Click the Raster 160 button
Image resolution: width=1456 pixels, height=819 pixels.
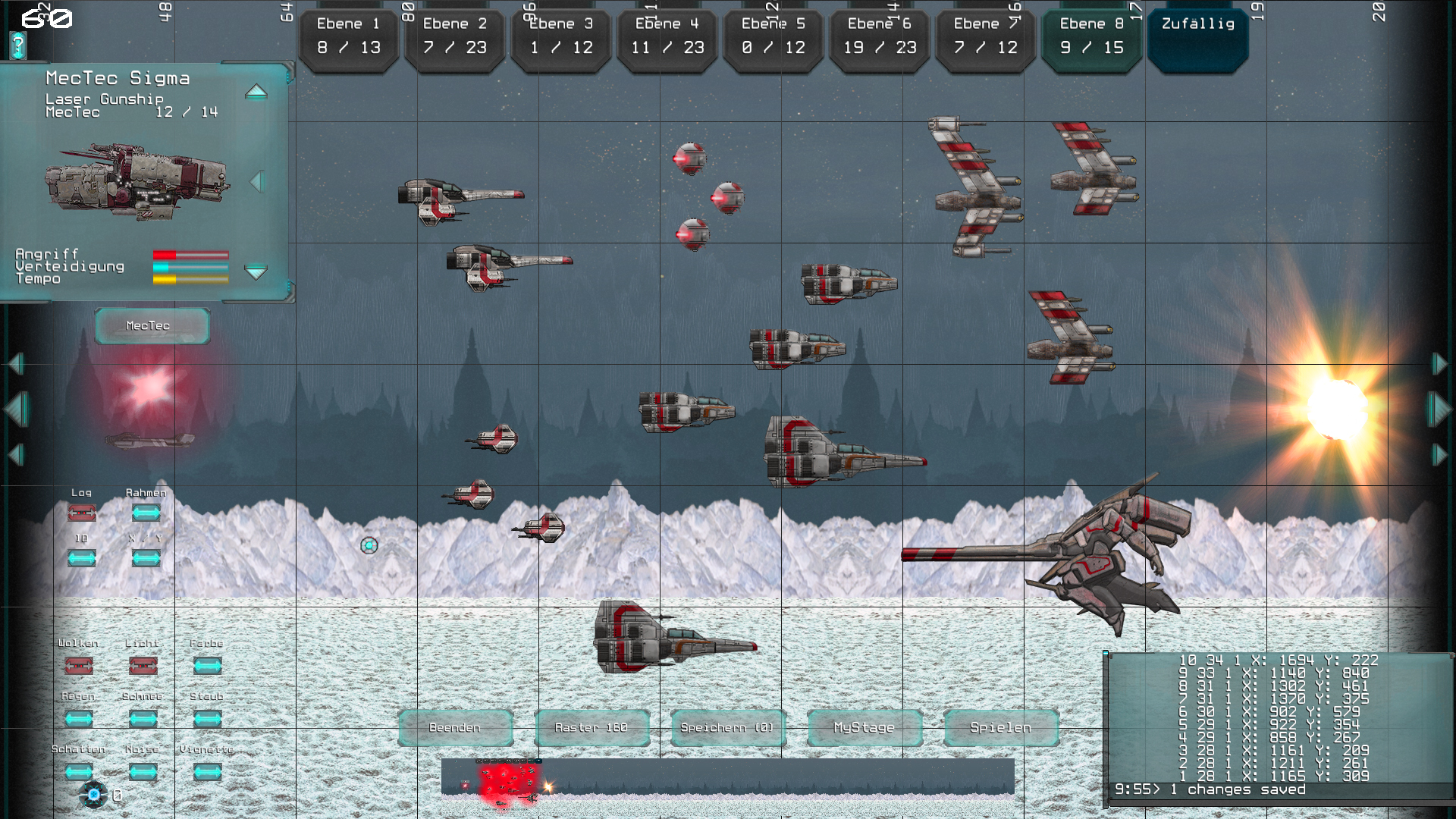pyautogui.click(x=591, y=726)
